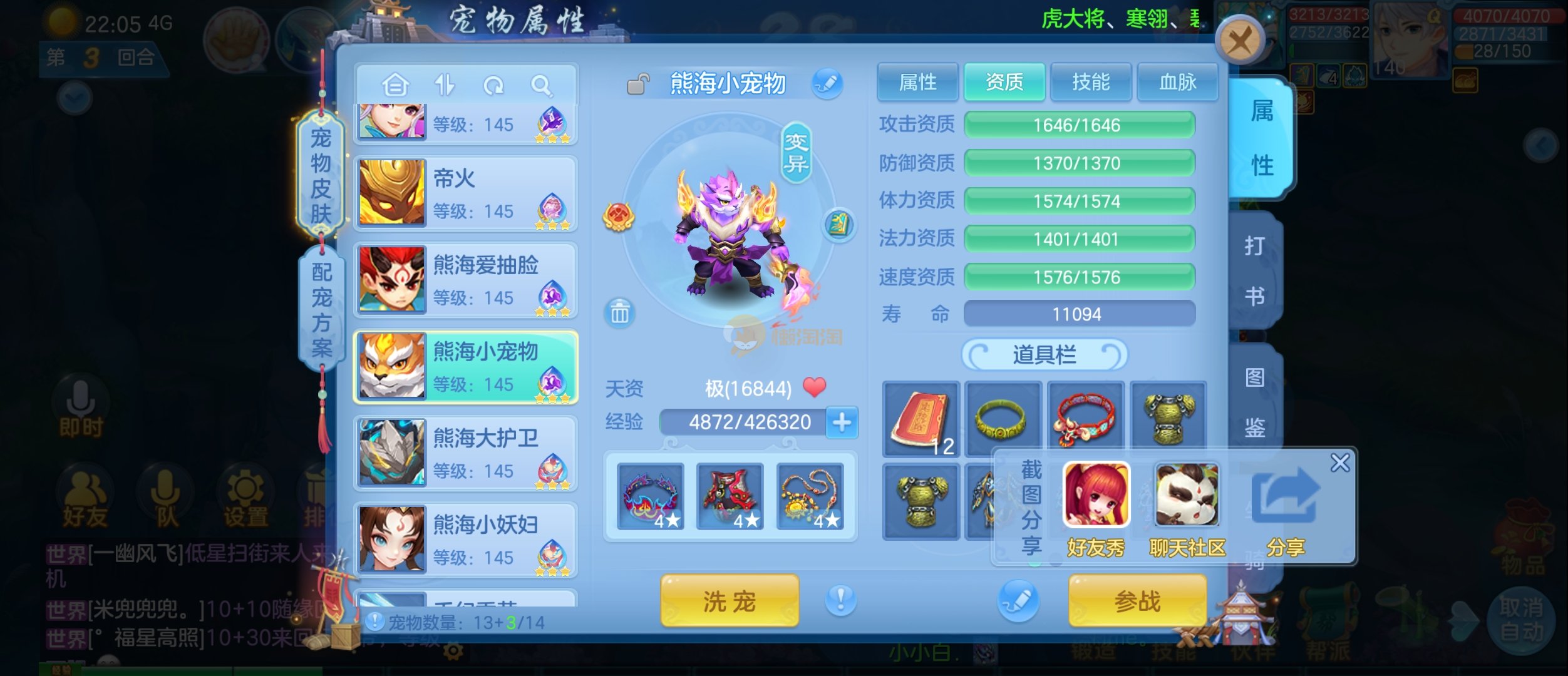Close the screenshot share popup
The height and width of the screenshot is (676, 1568).
click(1339, 463)
